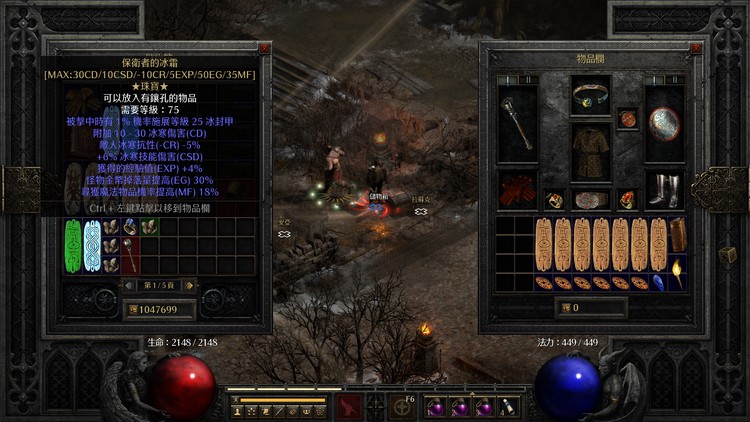
Task: Select the equipped body armor
Action: (591, 152)
